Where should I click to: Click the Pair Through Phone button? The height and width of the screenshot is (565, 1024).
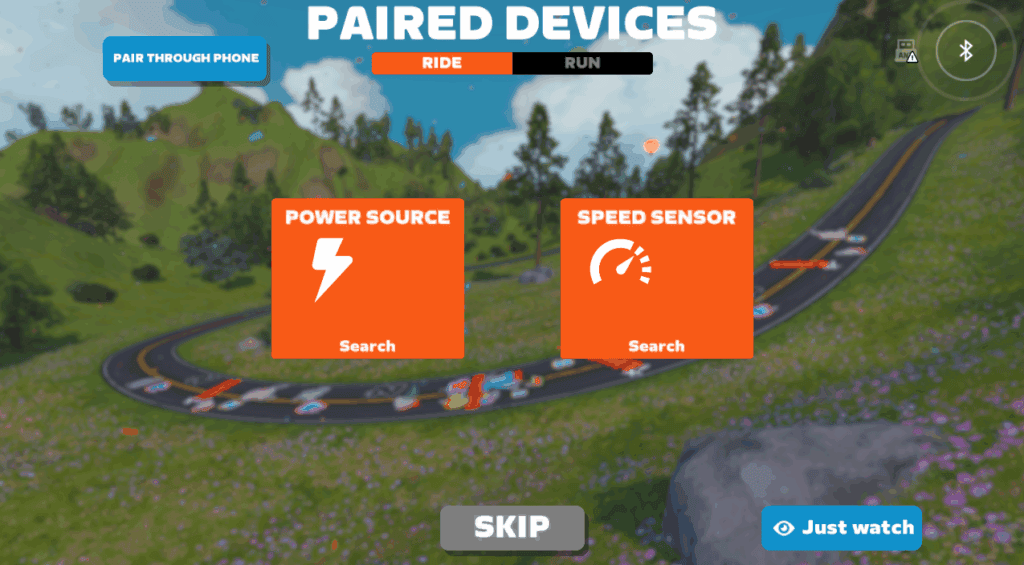click(x=185, y=58)
